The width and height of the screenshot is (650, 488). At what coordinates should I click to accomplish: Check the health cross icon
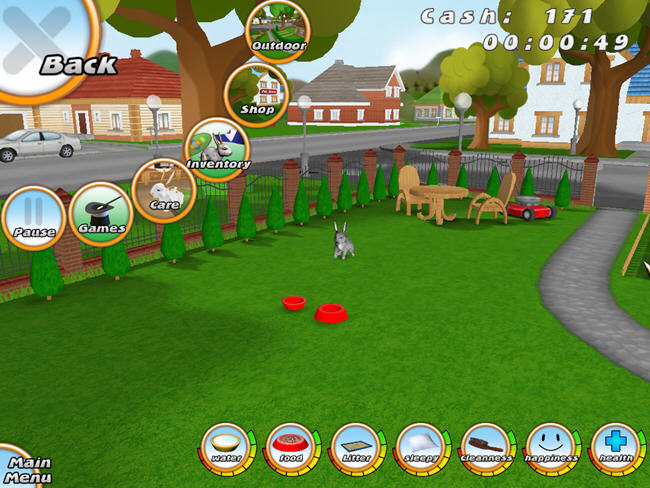click(614, 445)
